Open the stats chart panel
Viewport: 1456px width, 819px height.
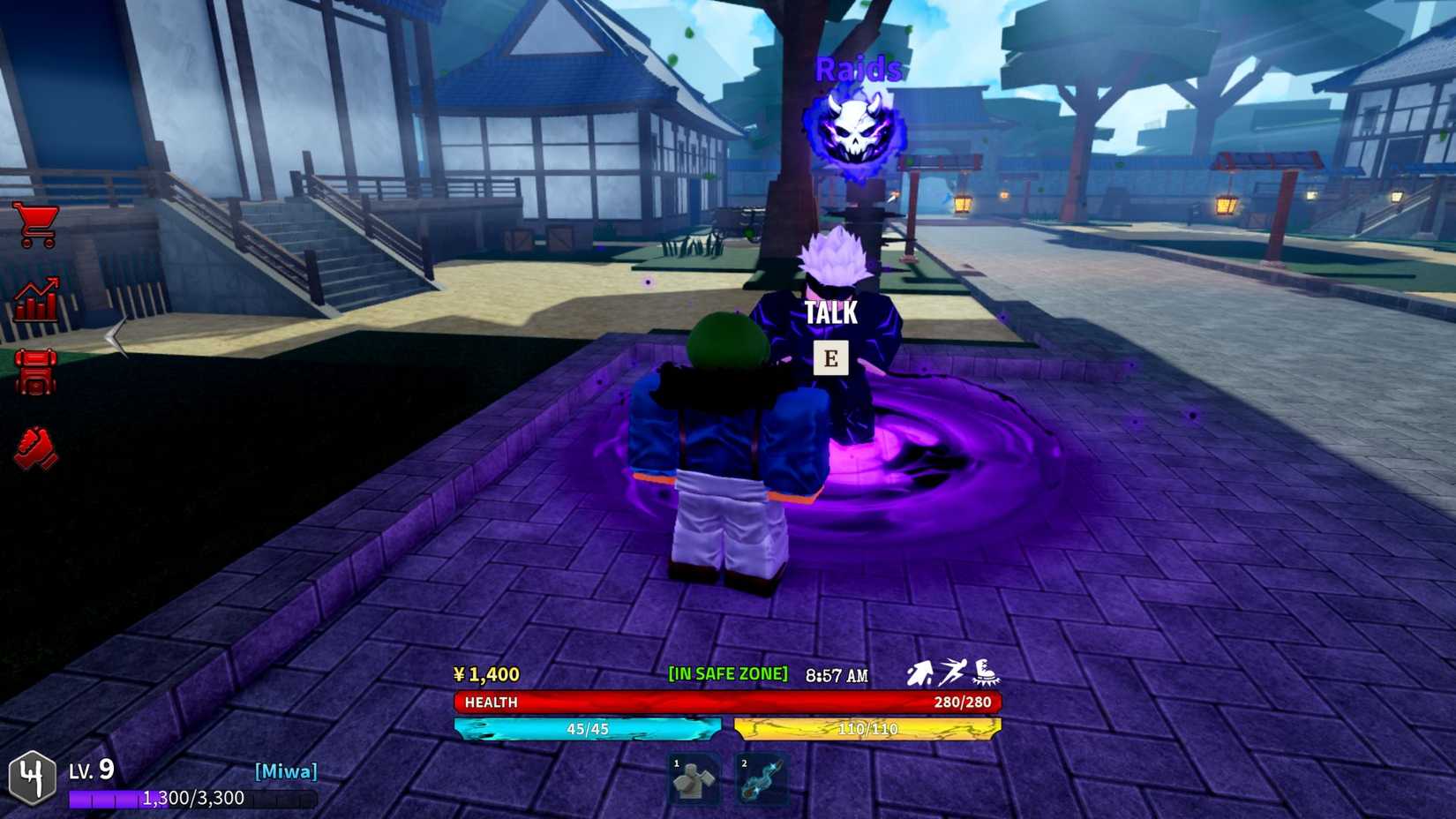coord(35,297)
